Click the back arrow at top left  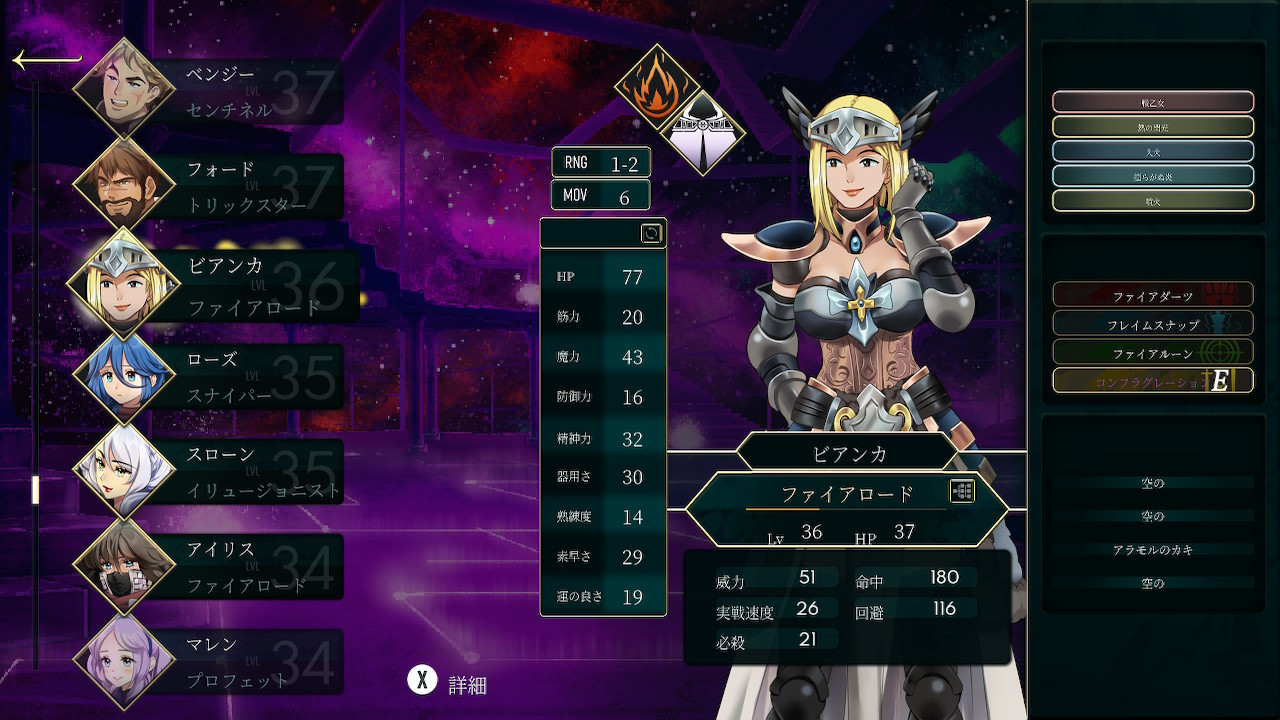point(46,61)
